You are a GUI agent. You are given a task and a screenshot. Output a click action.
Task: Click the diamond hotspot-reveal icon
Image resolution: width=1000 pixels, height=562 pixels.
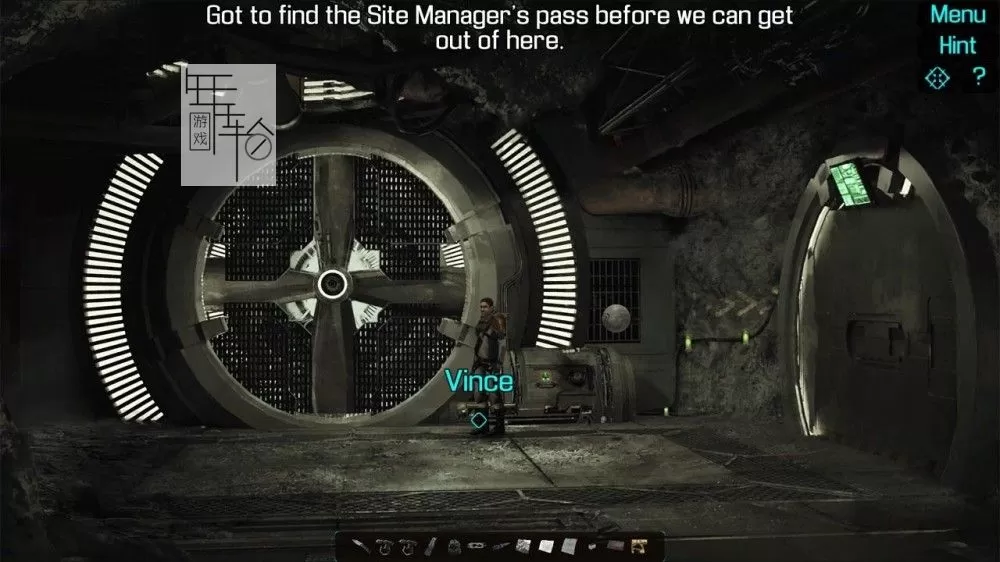click(x=937, y=77)
